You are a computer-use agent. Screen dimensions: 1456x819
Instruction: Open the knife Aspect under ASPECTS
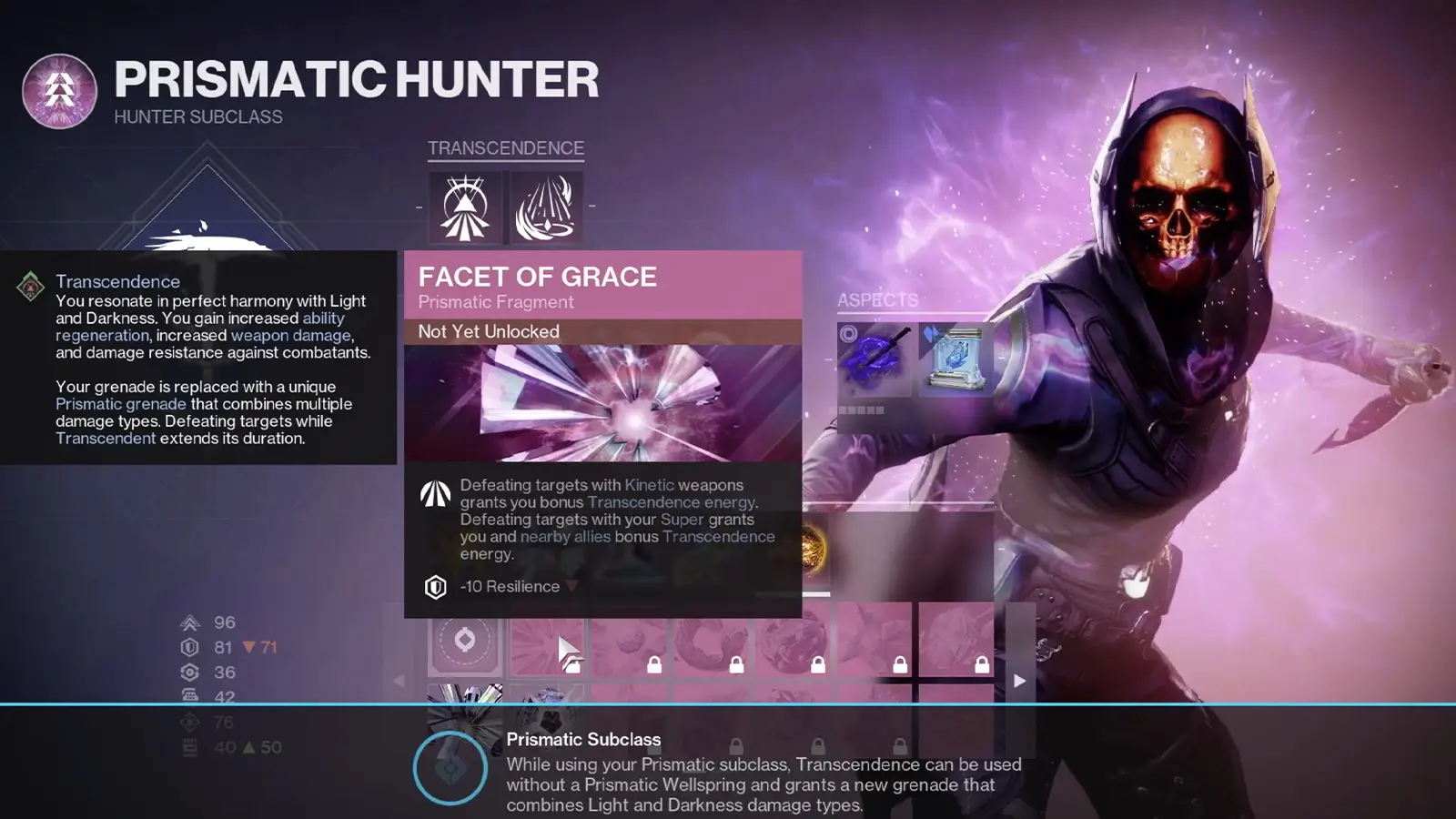pos(875,359)
